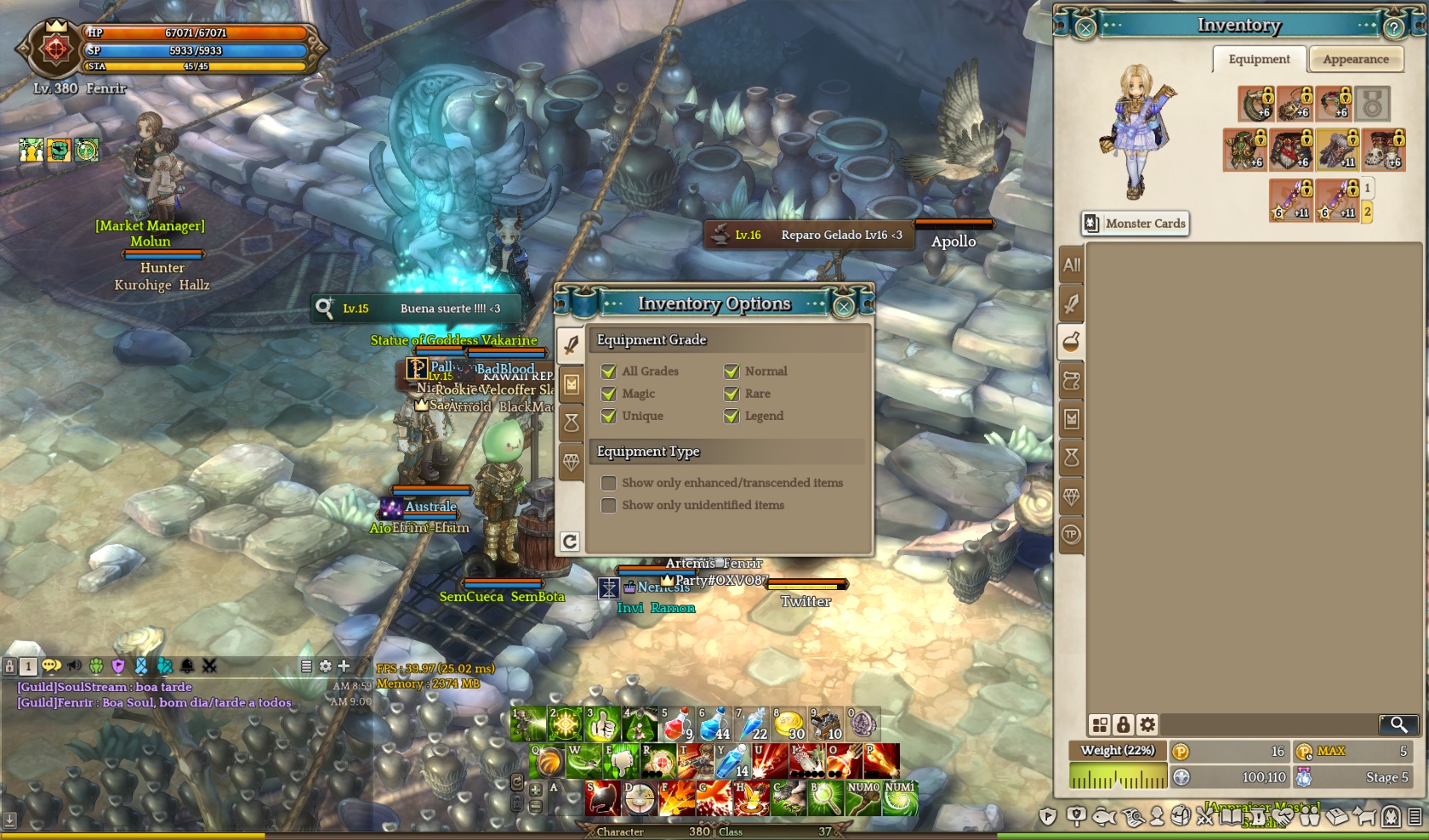Open Inventory help question mark
Image resolution: width=1429 pixels, height=840 pixels.
point(1393,27)
